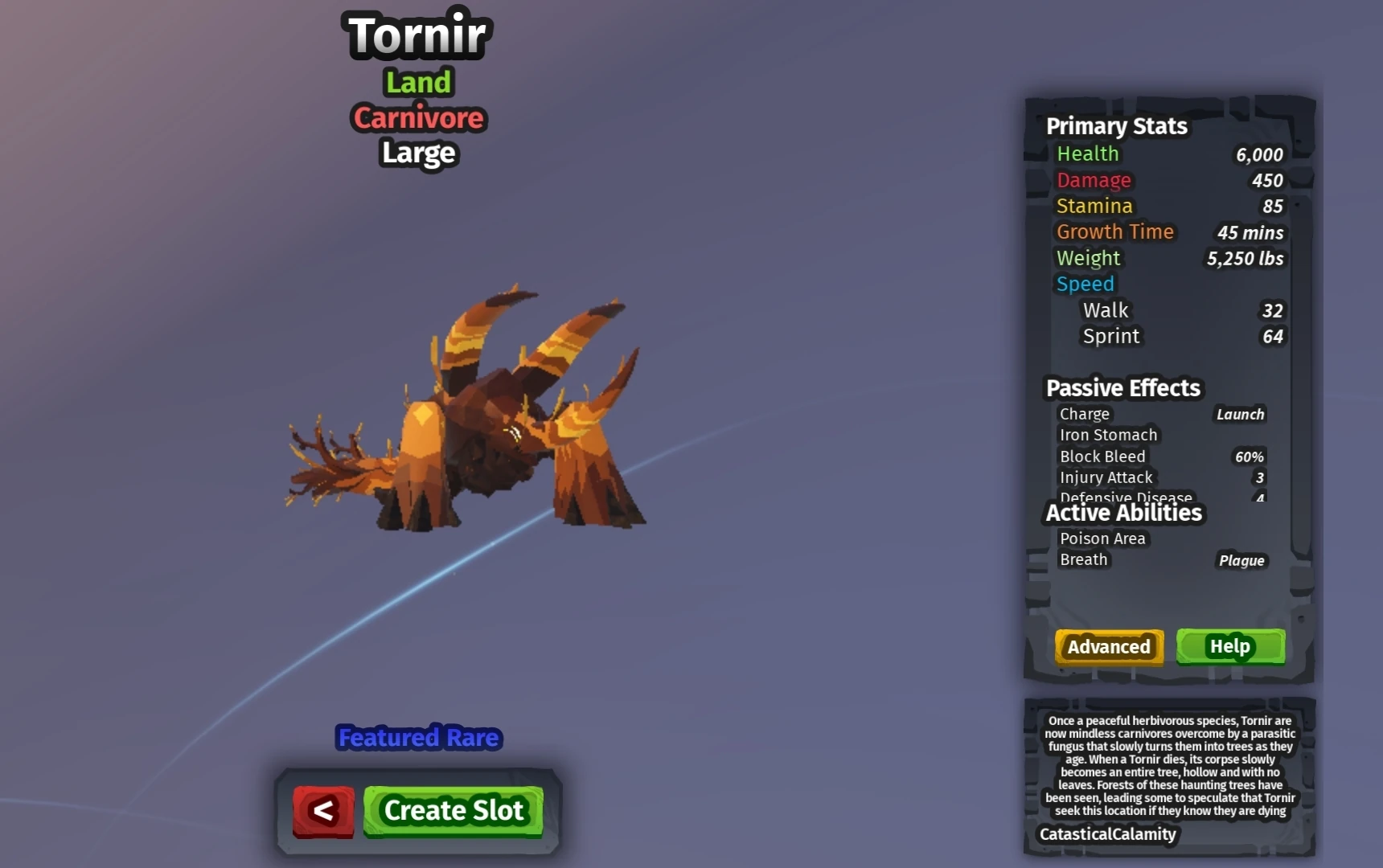Screen dimensions: 1383x868
Task: Click the red back arrow icon
Action: (x=322, y=811)
